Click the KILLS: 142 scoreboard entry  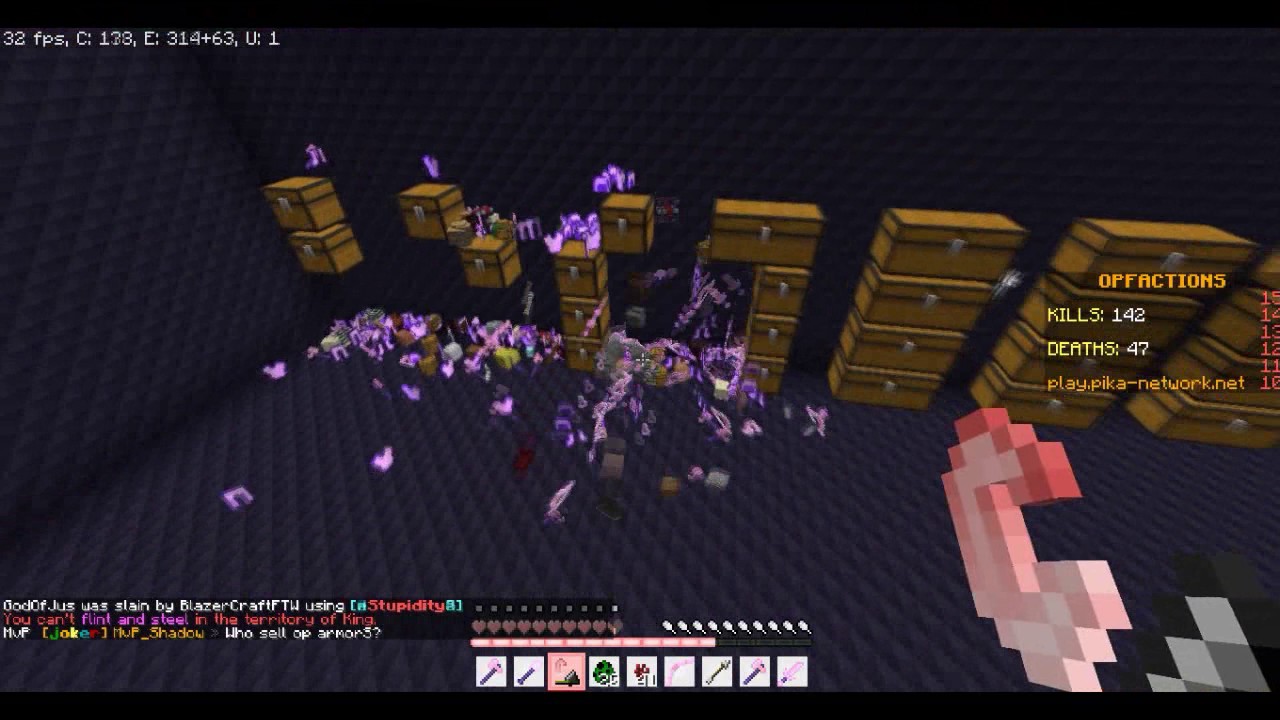[1095, 315]
